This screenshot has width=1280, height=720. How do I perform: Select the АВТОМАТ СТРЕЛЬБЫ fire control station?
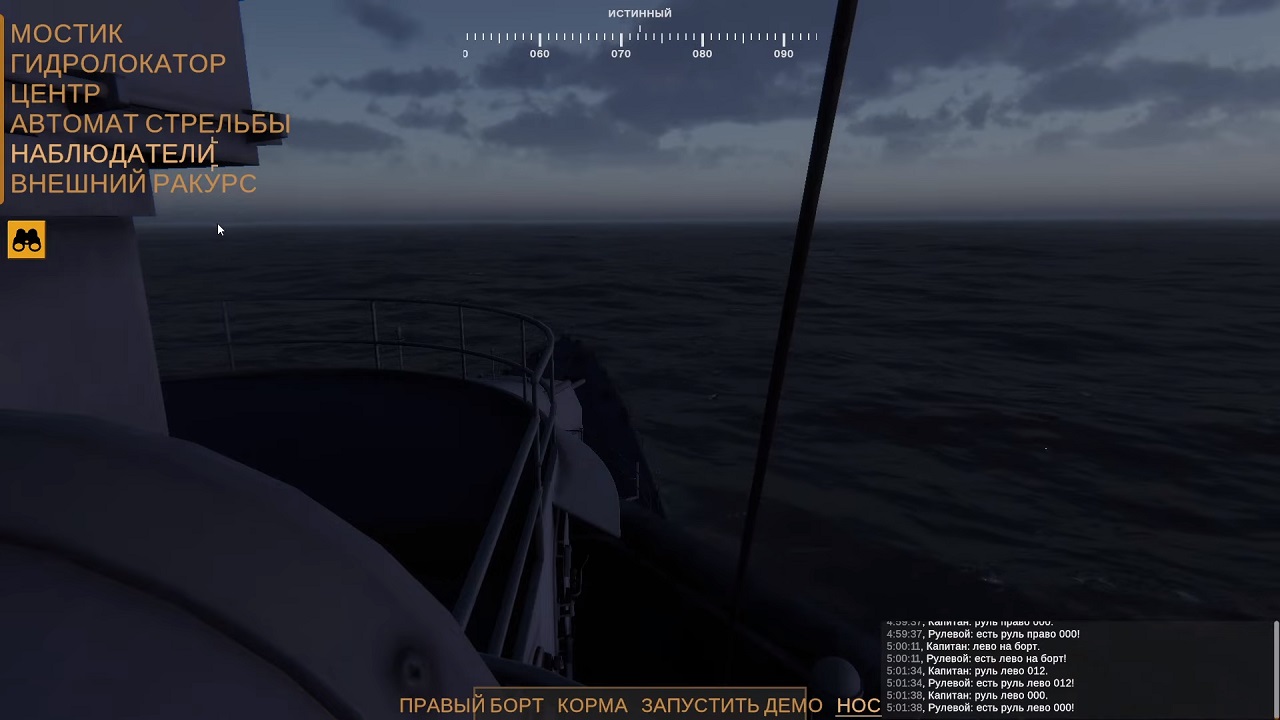(x=150, y=123)
